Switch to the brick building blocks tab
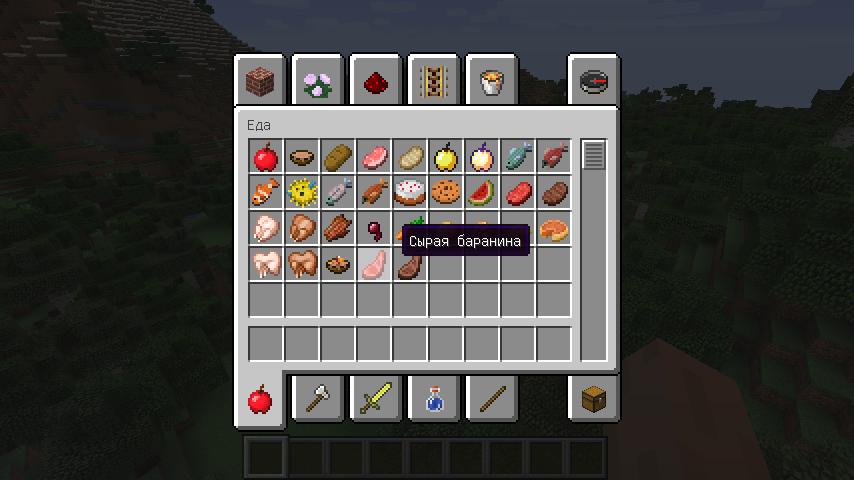 coord(261,82)
